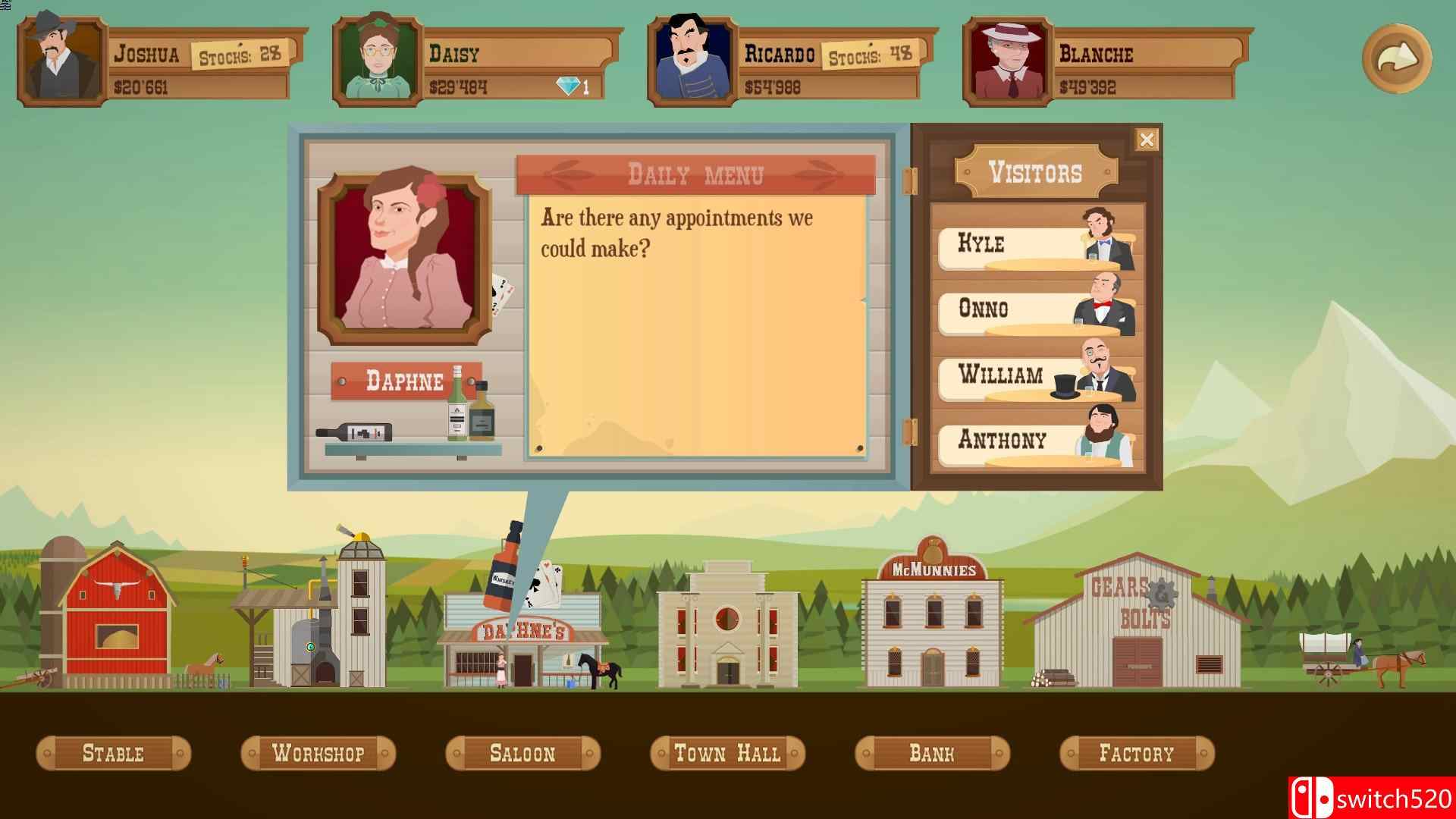Visit the Town Hall
Viewport: 1456px width, 819px height.
(x=727, y=753)
